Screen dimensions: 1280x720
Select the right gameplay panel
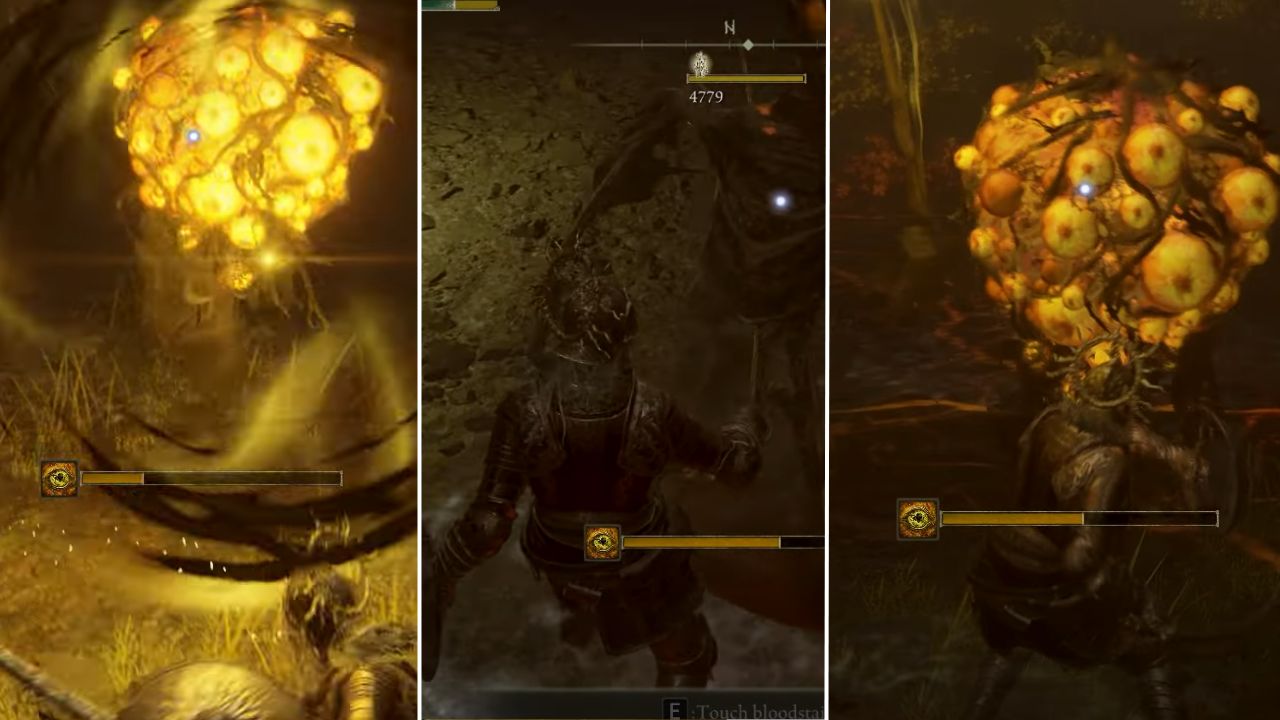pyautogui.click(x=1060, y=360)
